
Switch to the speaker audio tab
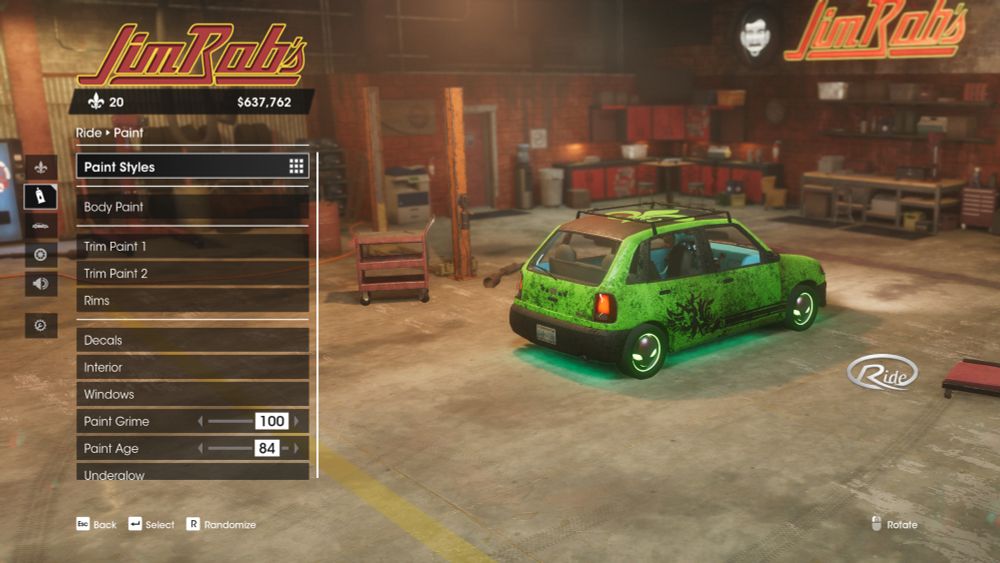[41, 283]
